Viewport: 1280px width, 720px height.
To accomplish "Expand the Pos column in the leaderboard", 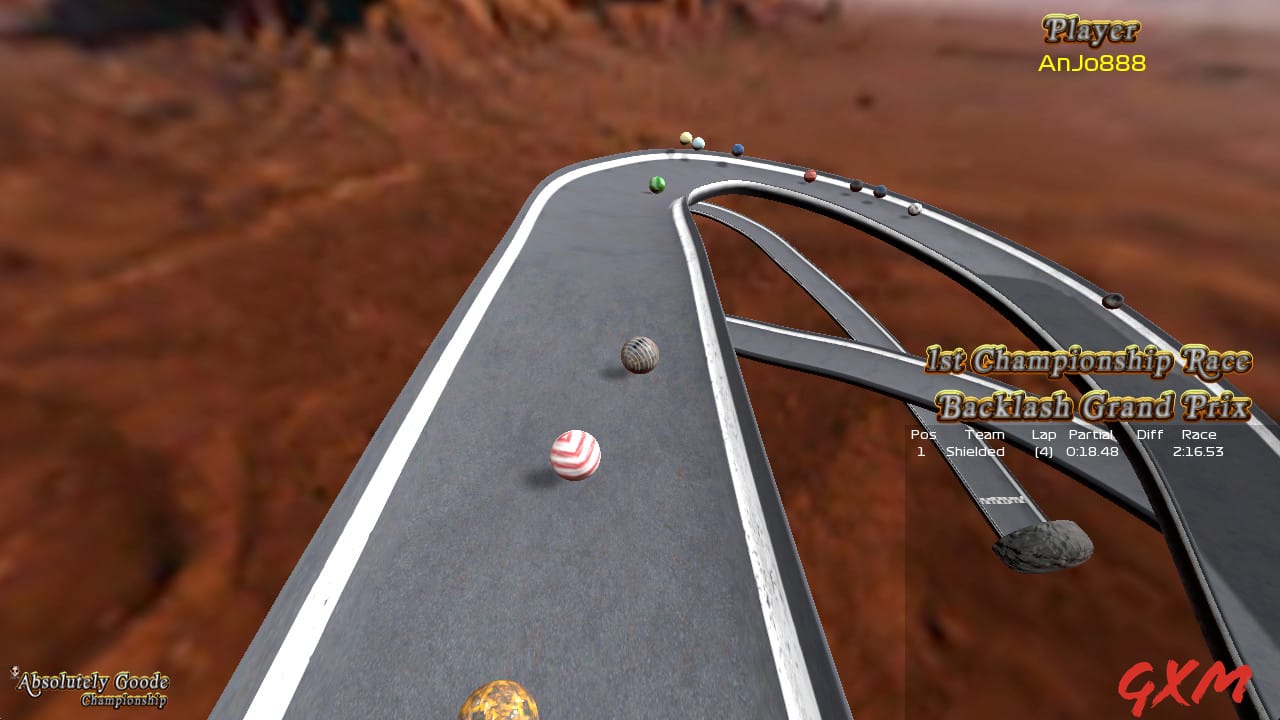I will pos(921,434).
